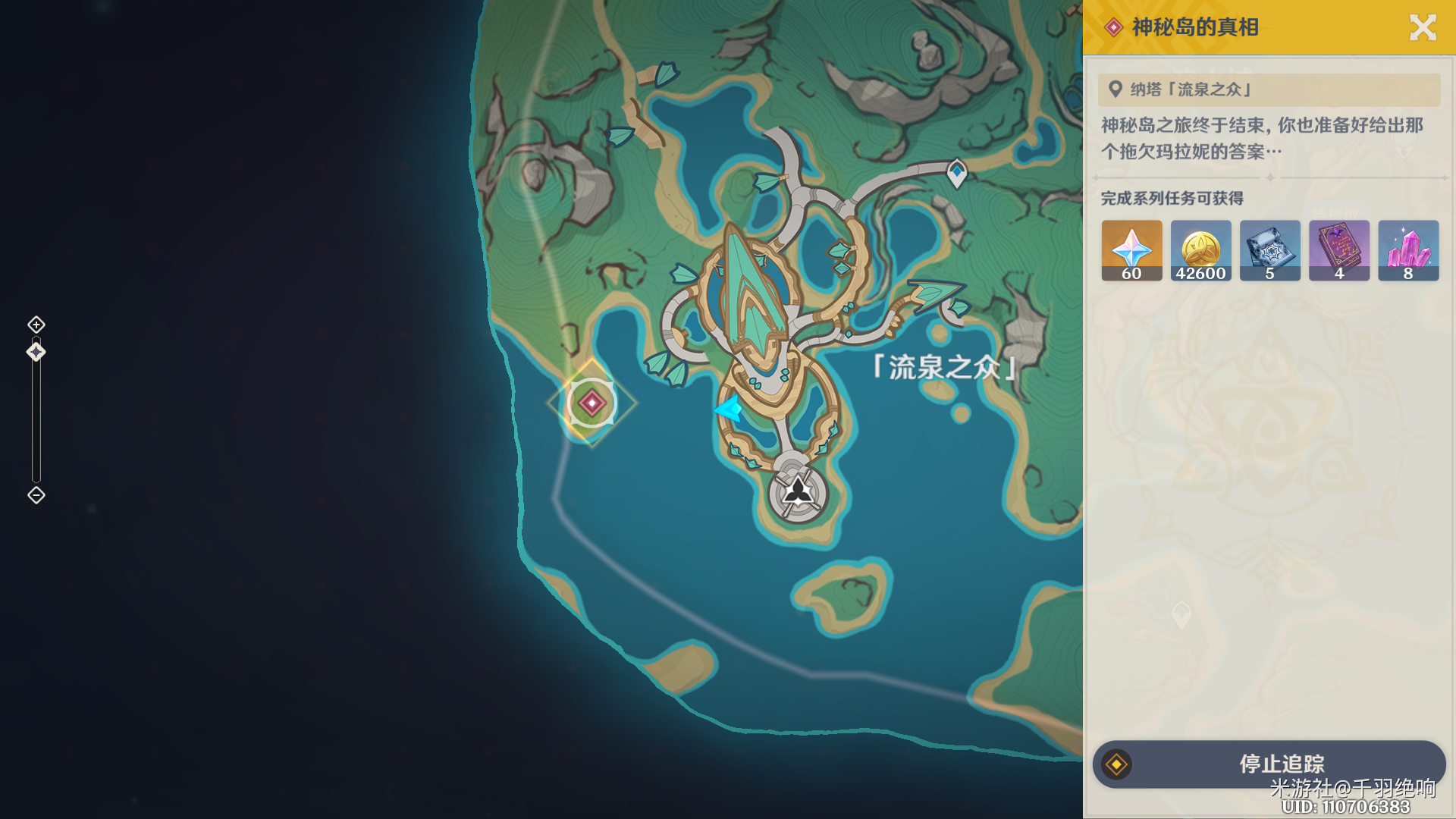1456x819 pixels.
Task: Select the tracked red quest marker on map
Action: pyautogui.click(x=591, y=403)
